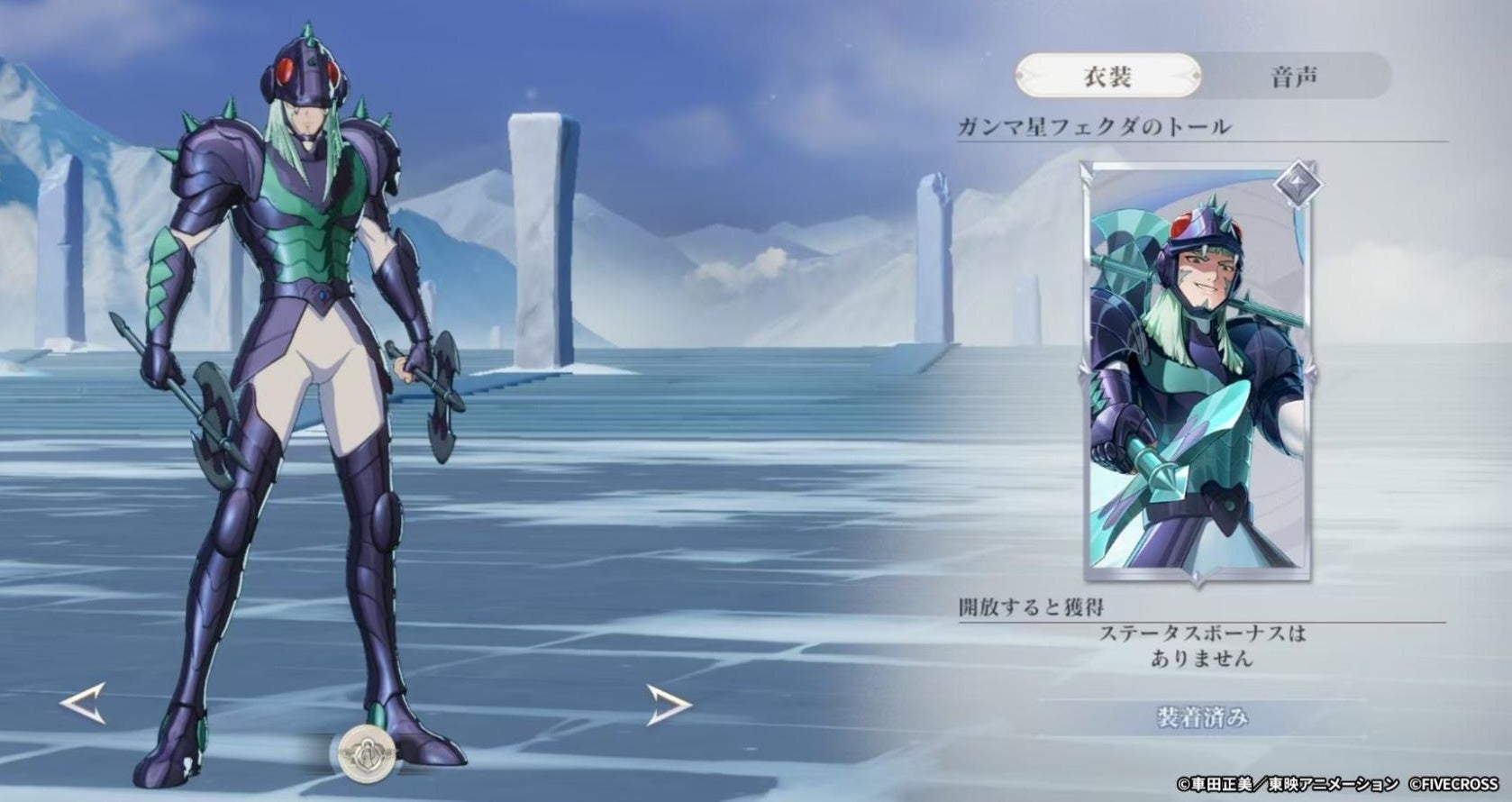Select the rarity diamond icon on the costume card
Screen dimensions: 1512x802
pos(1298,183)
